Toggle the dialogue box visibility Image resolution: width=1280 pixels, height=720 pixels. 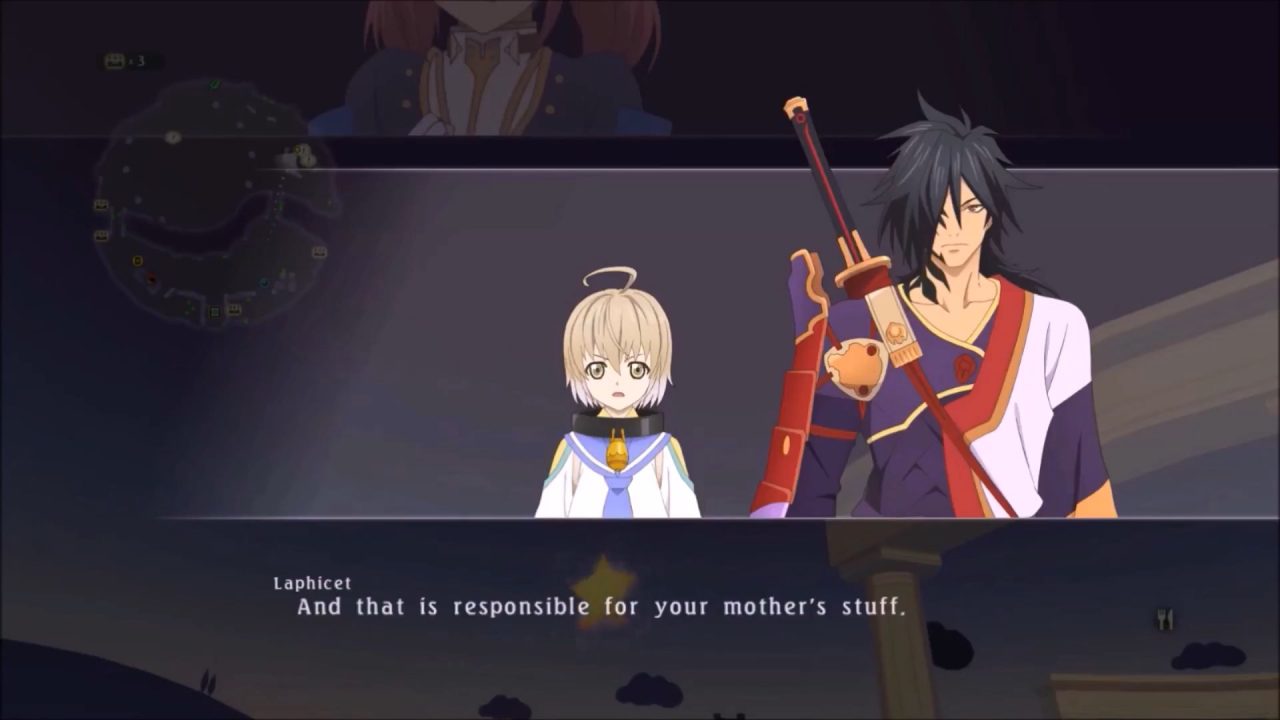click(640, 600)
